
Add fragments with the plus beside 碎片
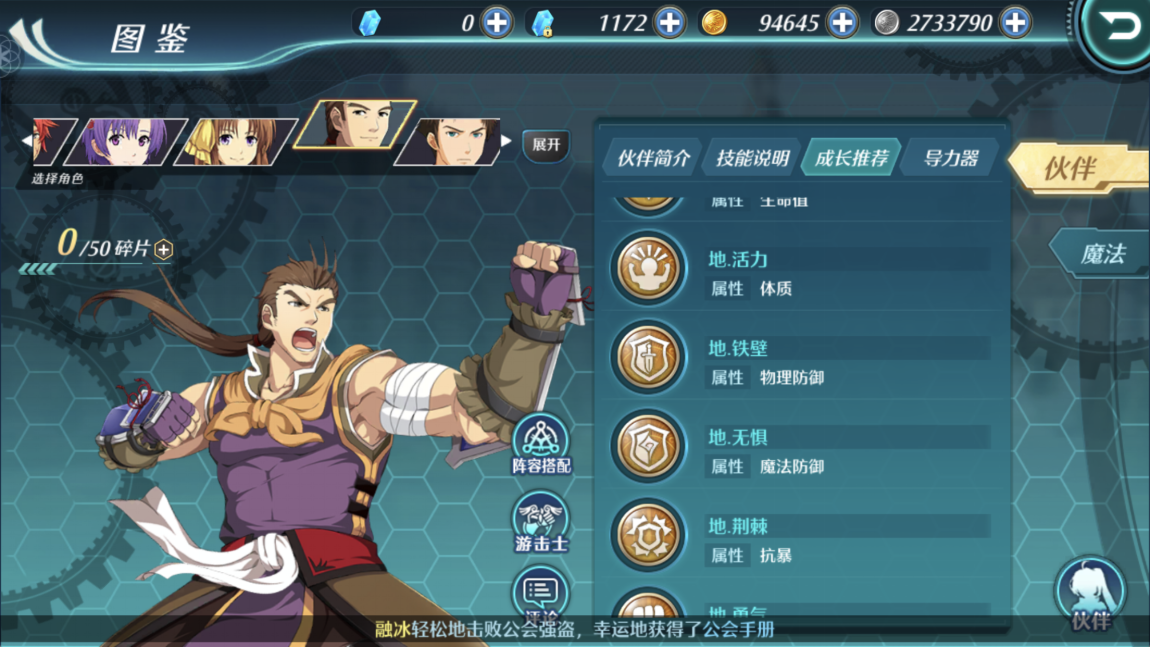tap(164, 249)
